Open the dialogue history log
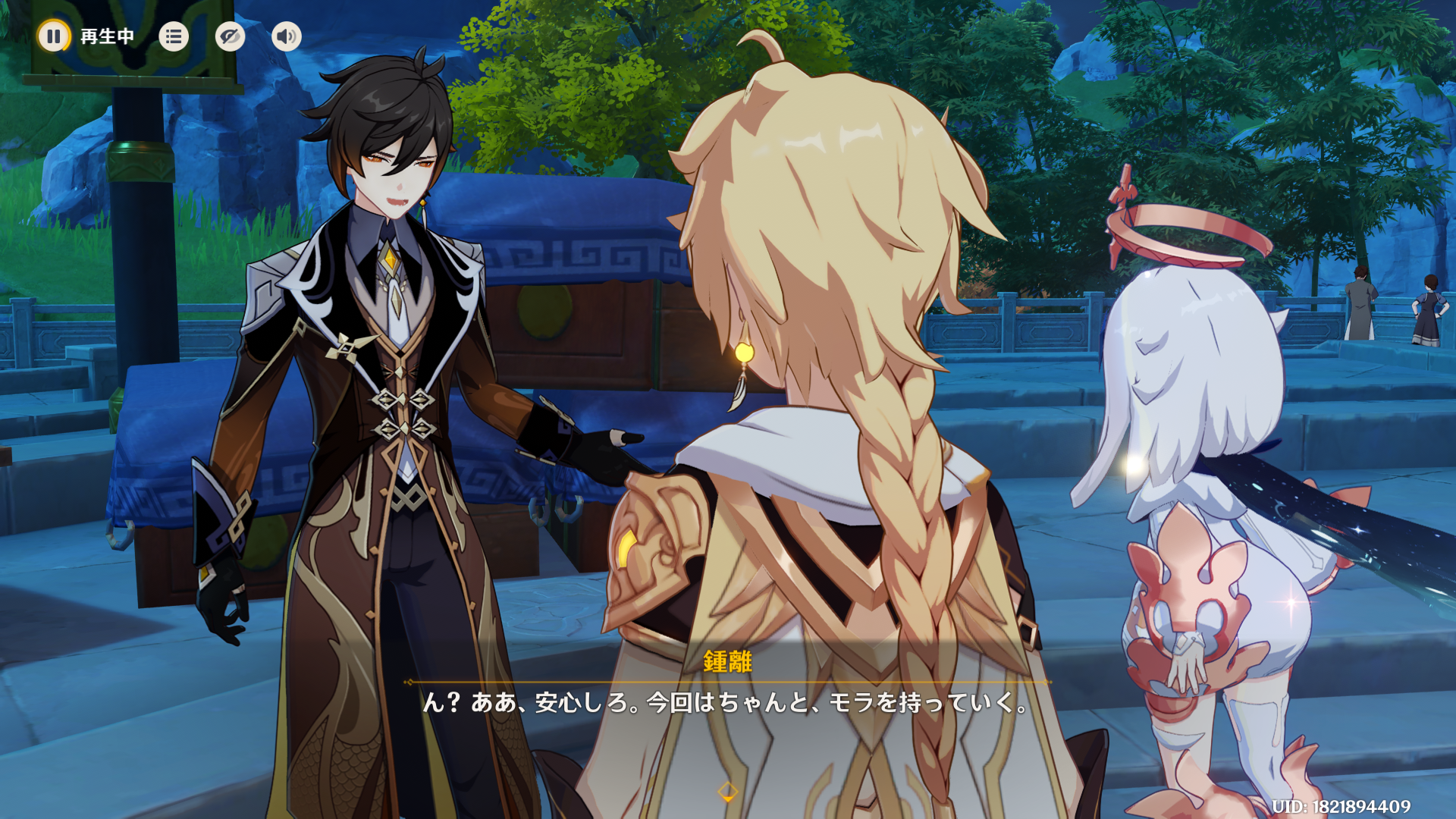 tap(174, 36)
